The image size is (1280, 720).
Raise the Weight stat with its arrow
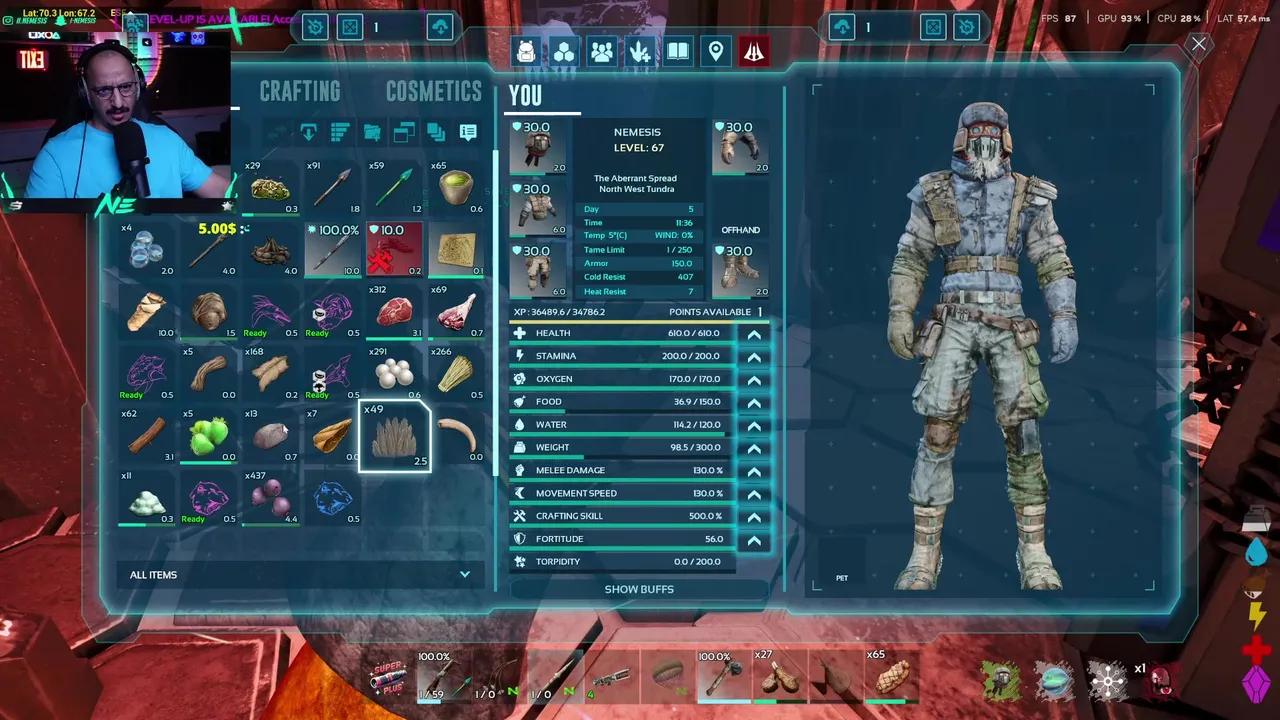click(x=754, y=448)
